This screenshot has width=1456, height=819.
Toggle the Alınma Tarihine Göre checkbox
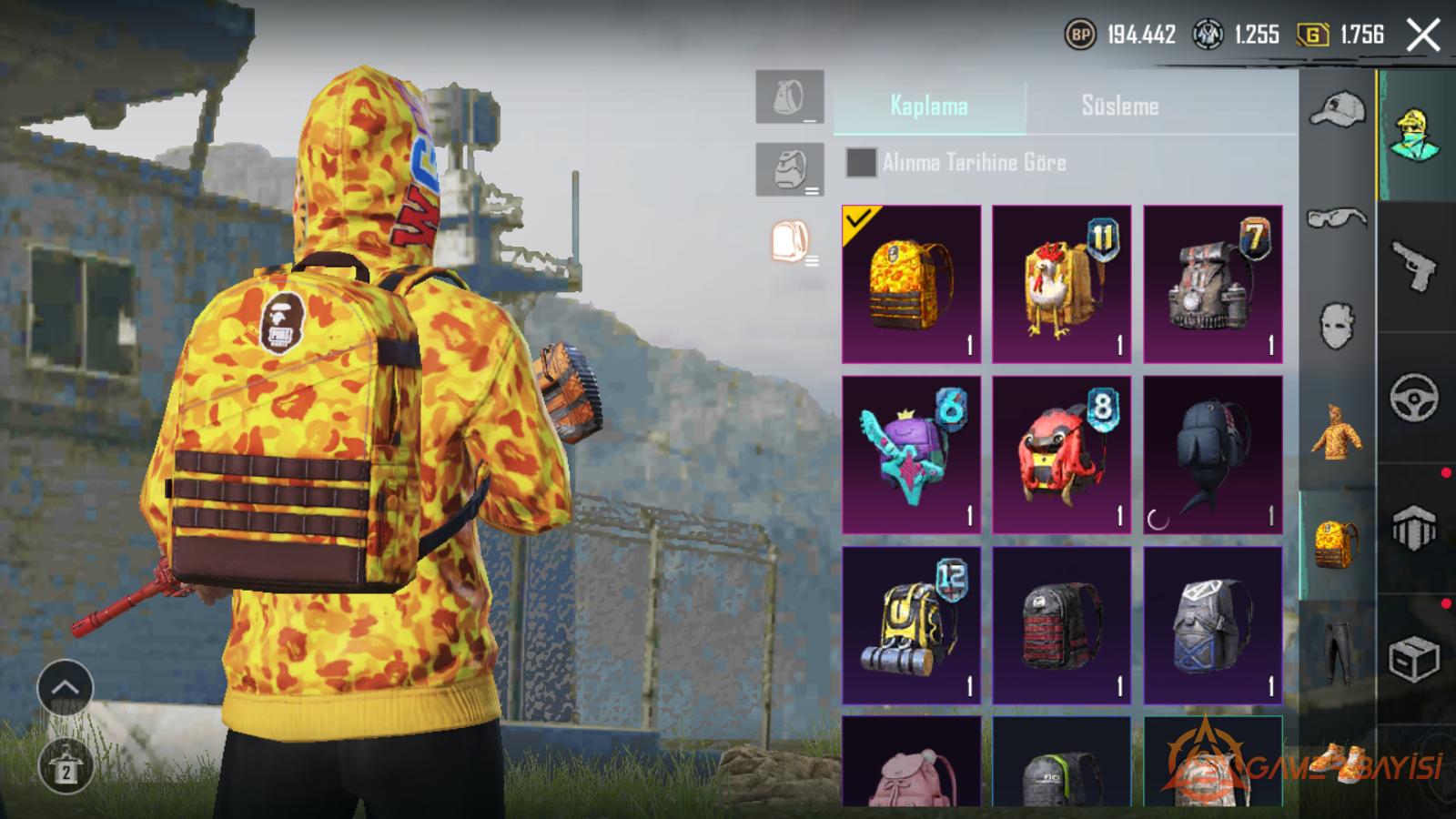click(861, 163)
